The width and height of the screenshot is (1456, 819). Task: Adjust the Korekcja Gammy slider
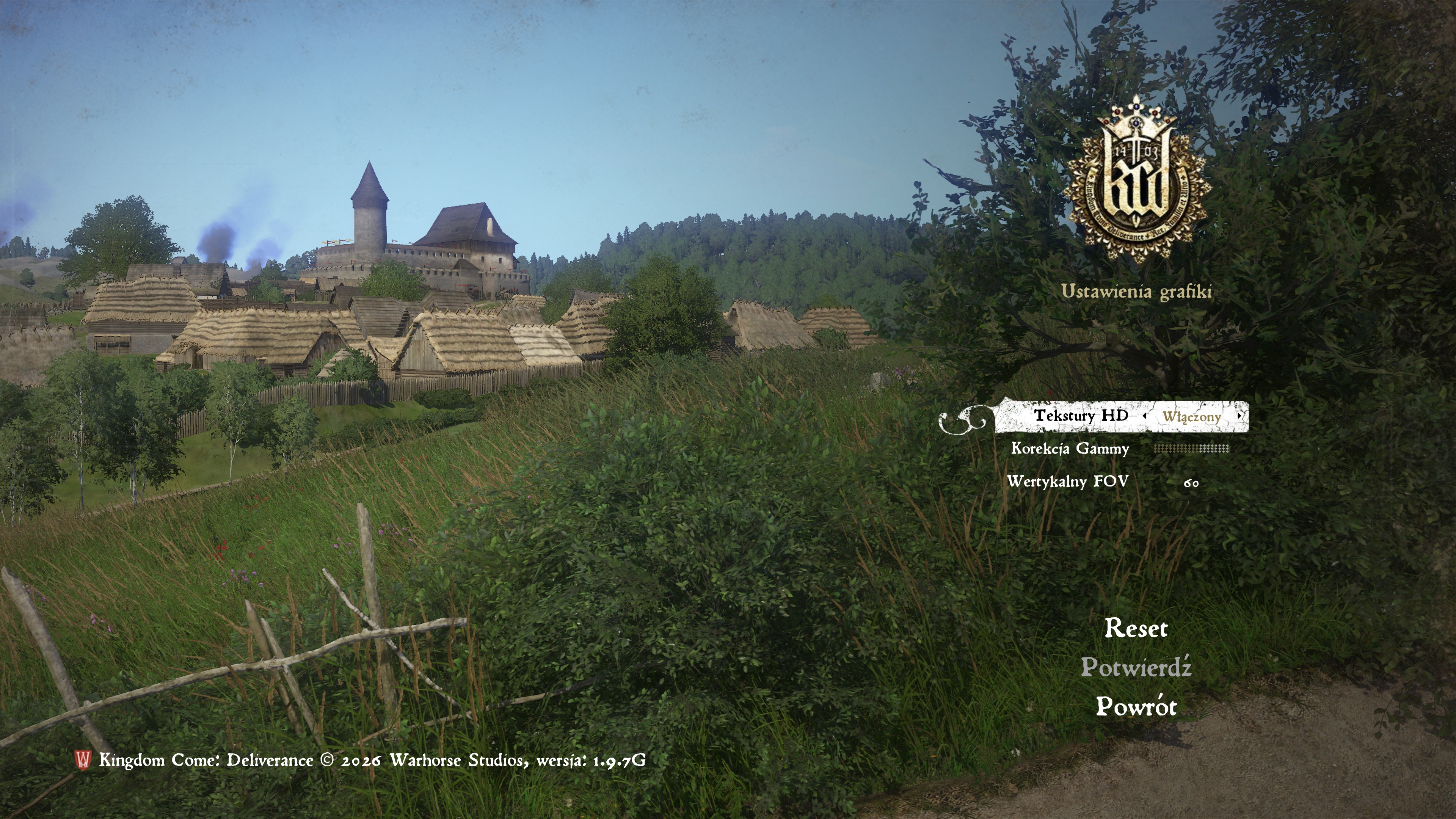[x=1191, y=449]
